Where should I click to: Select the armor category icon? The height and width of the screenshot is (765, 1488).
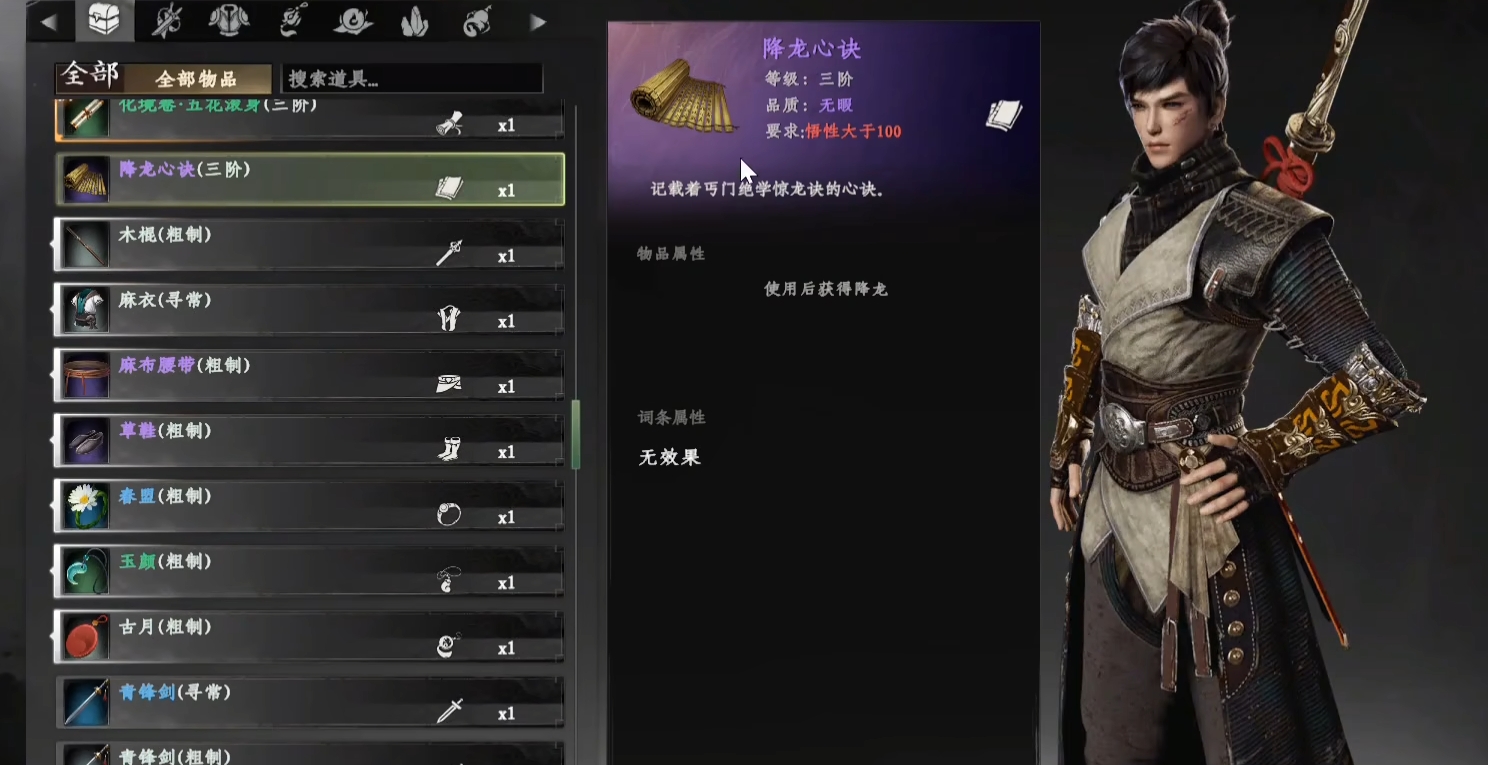pyautogui.click(x=229, y=18)
